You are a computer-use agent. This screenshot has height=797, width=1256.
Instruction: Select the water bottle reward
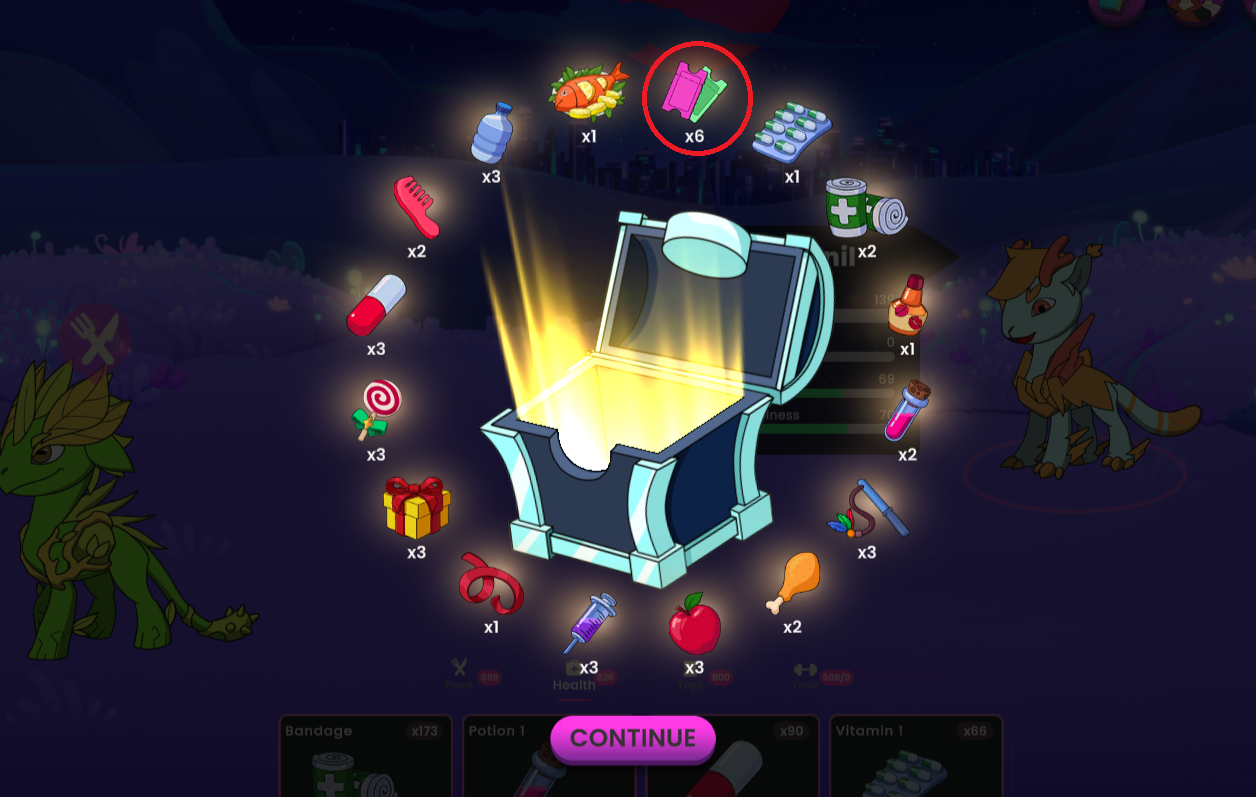click(491, 133)
